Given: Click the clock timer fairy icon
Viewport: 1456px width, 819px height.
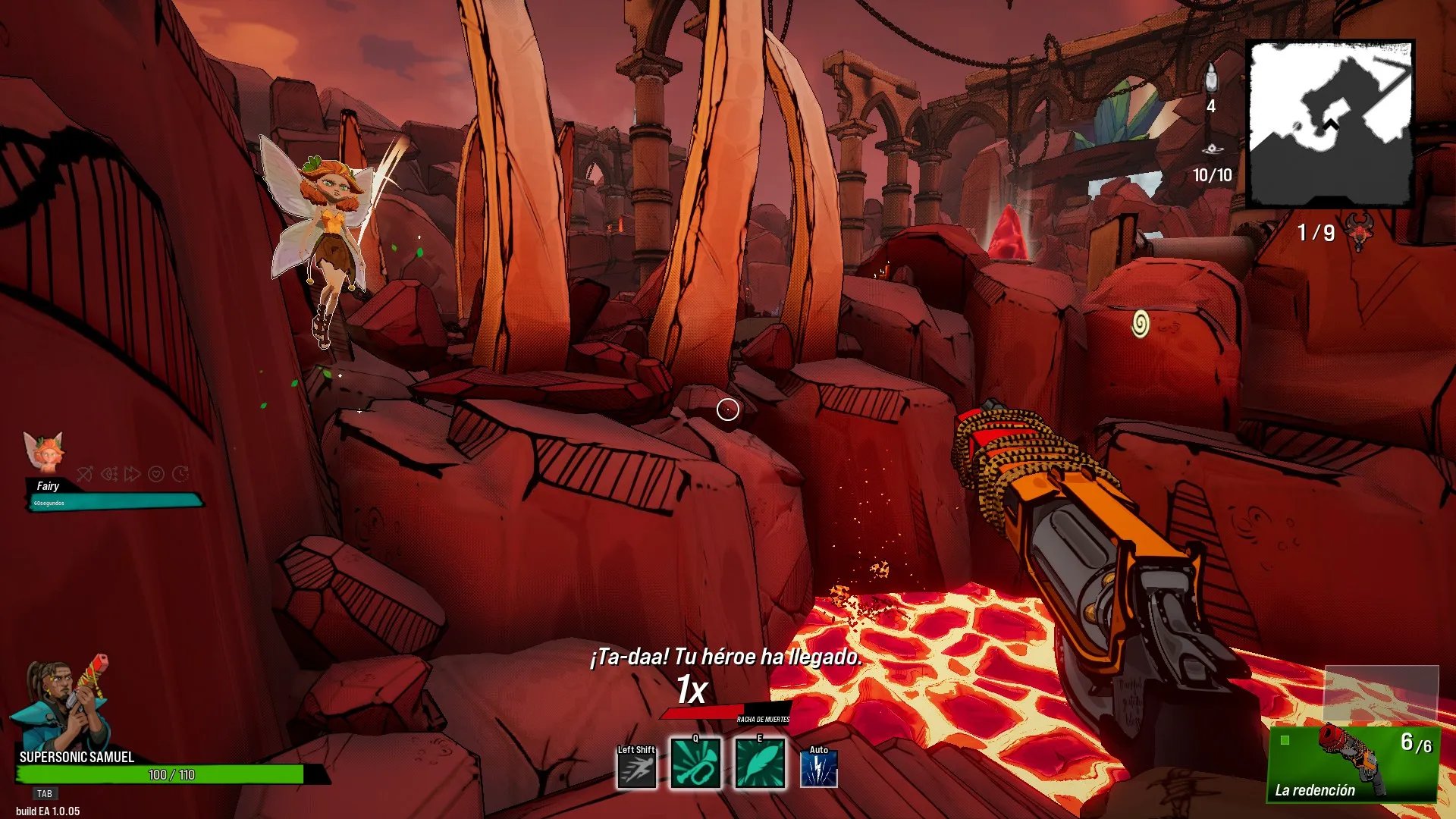Looking at the screenshot, I should coord(180,474).
